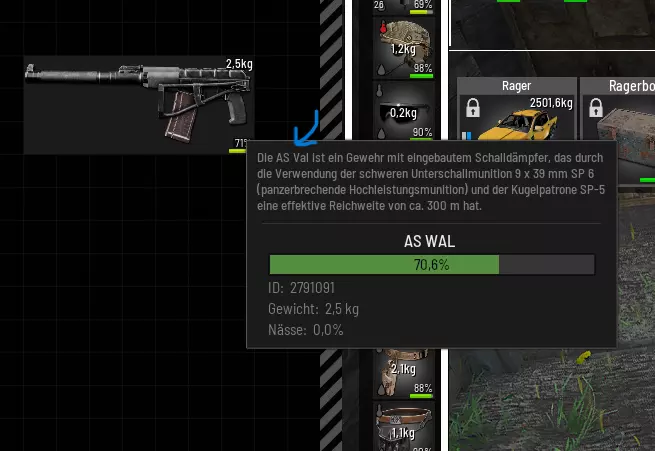
Task: Select the camo helmet equipment slot
Action: point(407,48)
